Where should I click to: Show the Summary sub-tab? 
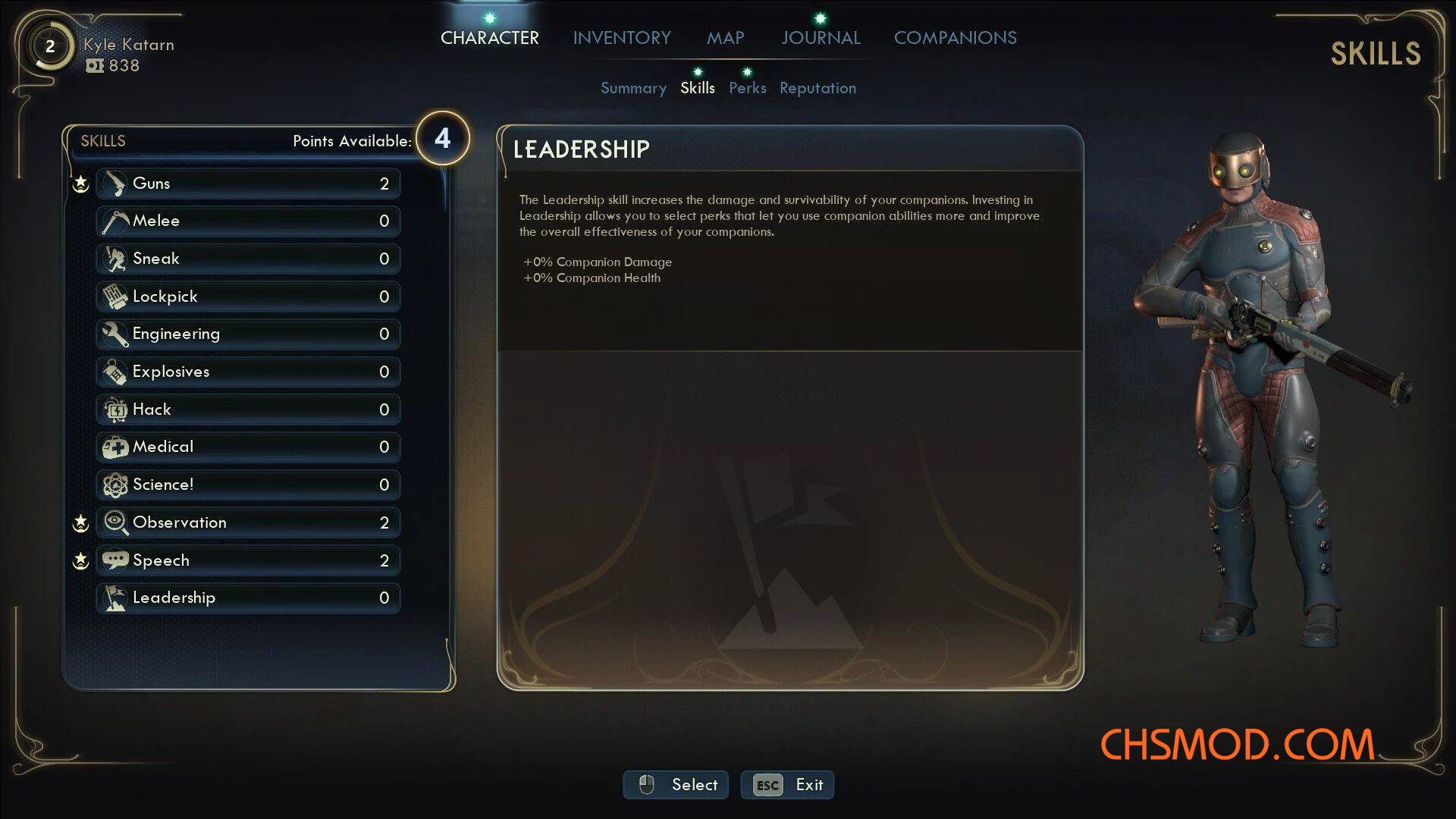point(633,88)
